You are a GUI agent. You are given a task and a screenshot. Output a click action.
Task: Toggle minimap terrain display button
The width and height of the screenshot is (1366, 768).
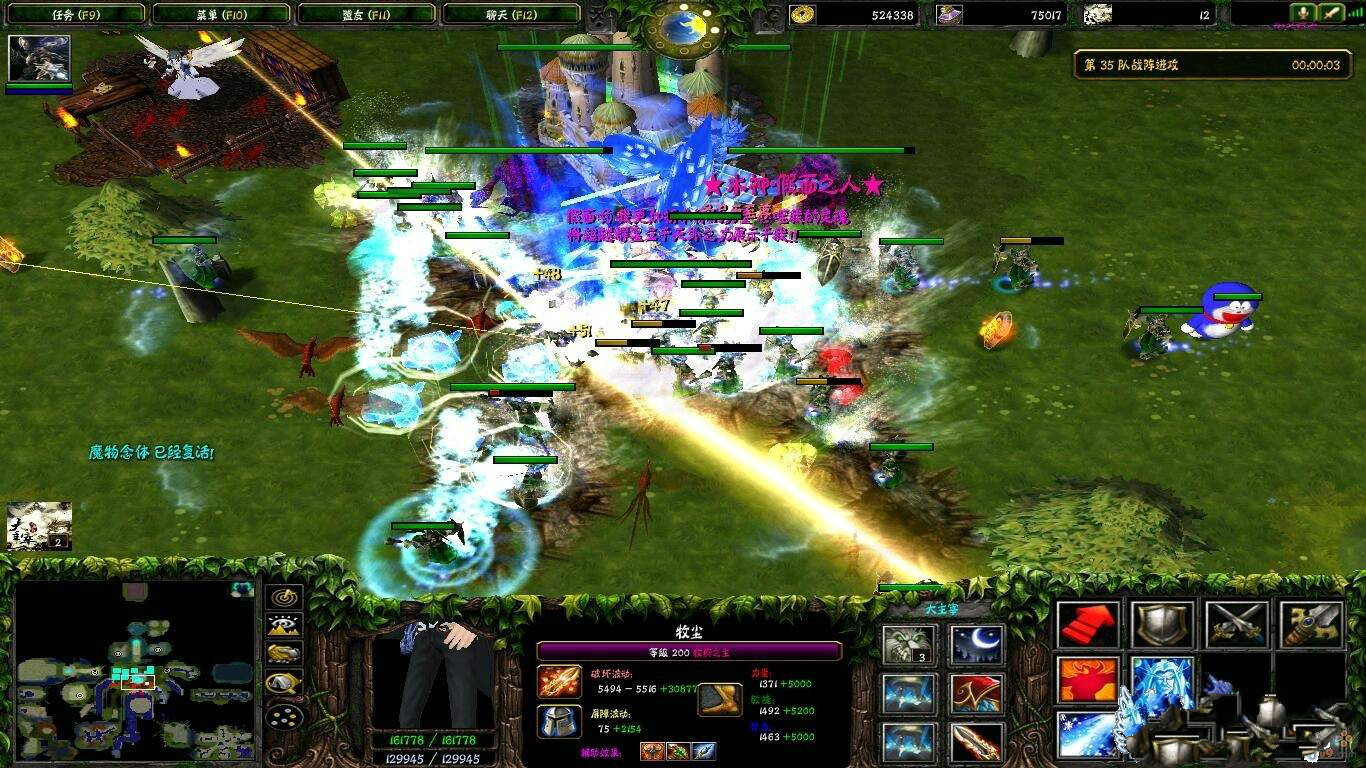click(284, 626)
